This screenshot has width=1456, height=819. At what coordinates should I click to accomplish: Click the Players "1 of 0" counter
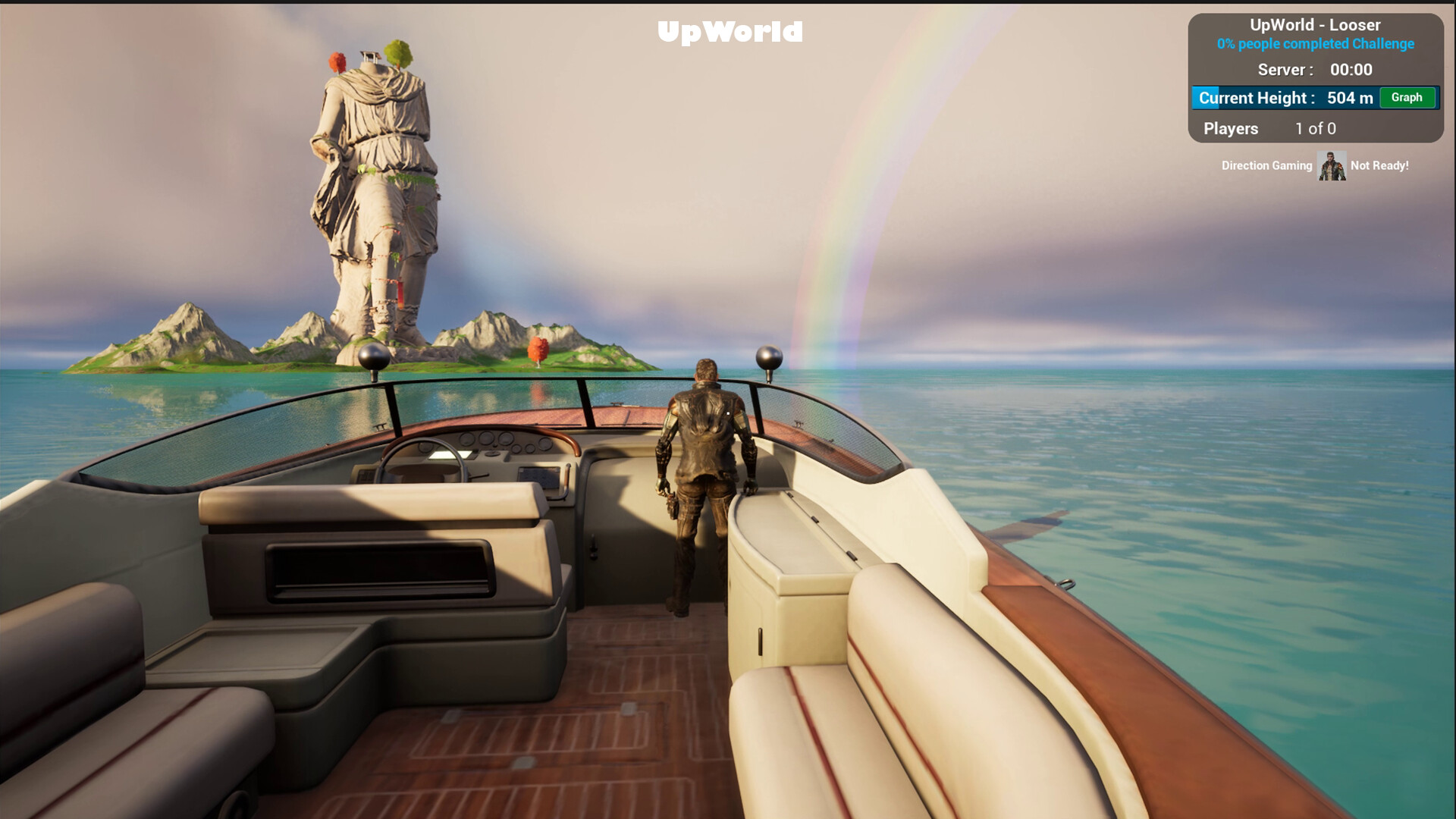1315,128
